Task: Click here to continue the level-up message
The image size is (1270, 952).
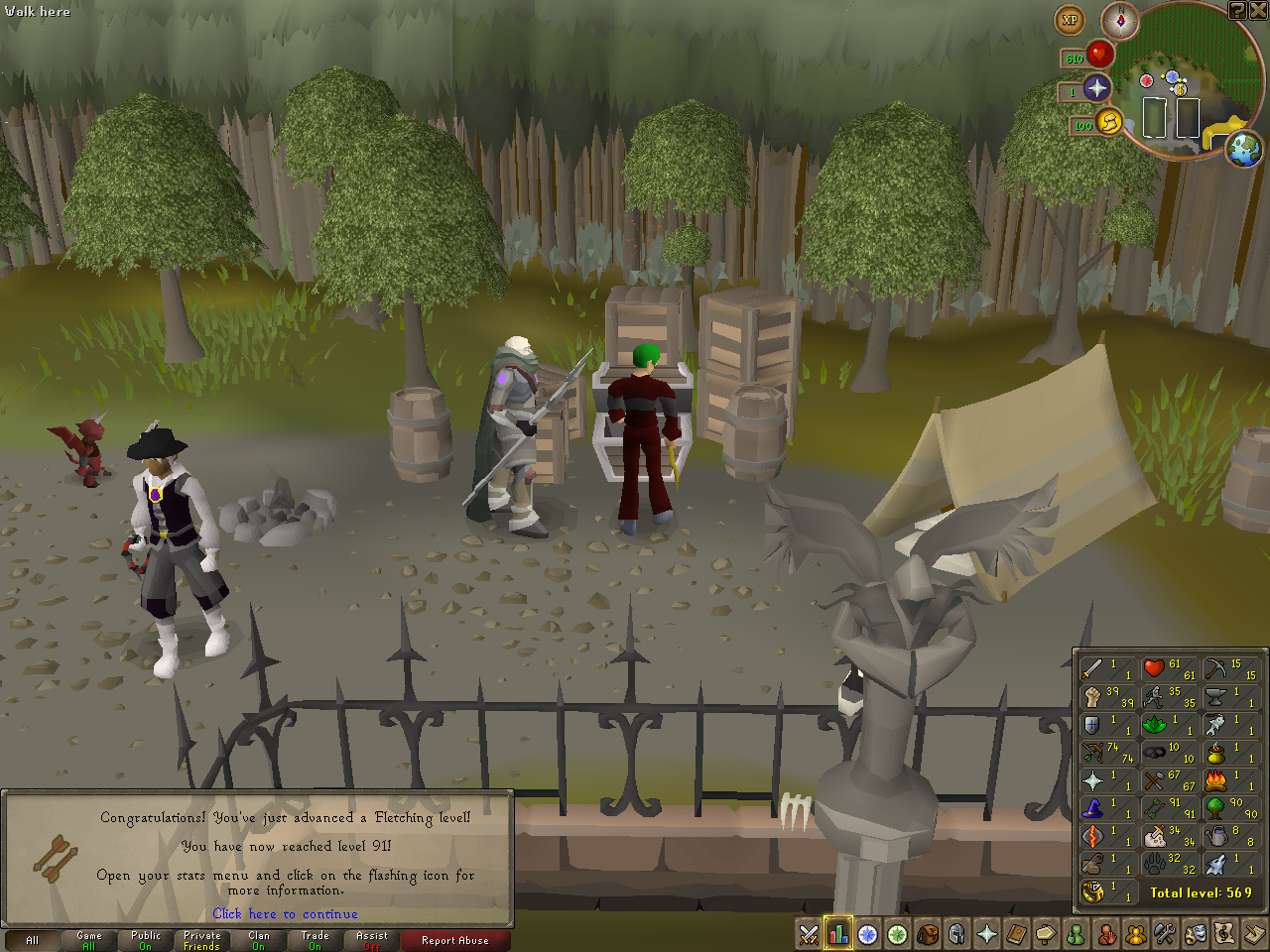Action: (x=285, y=914)
